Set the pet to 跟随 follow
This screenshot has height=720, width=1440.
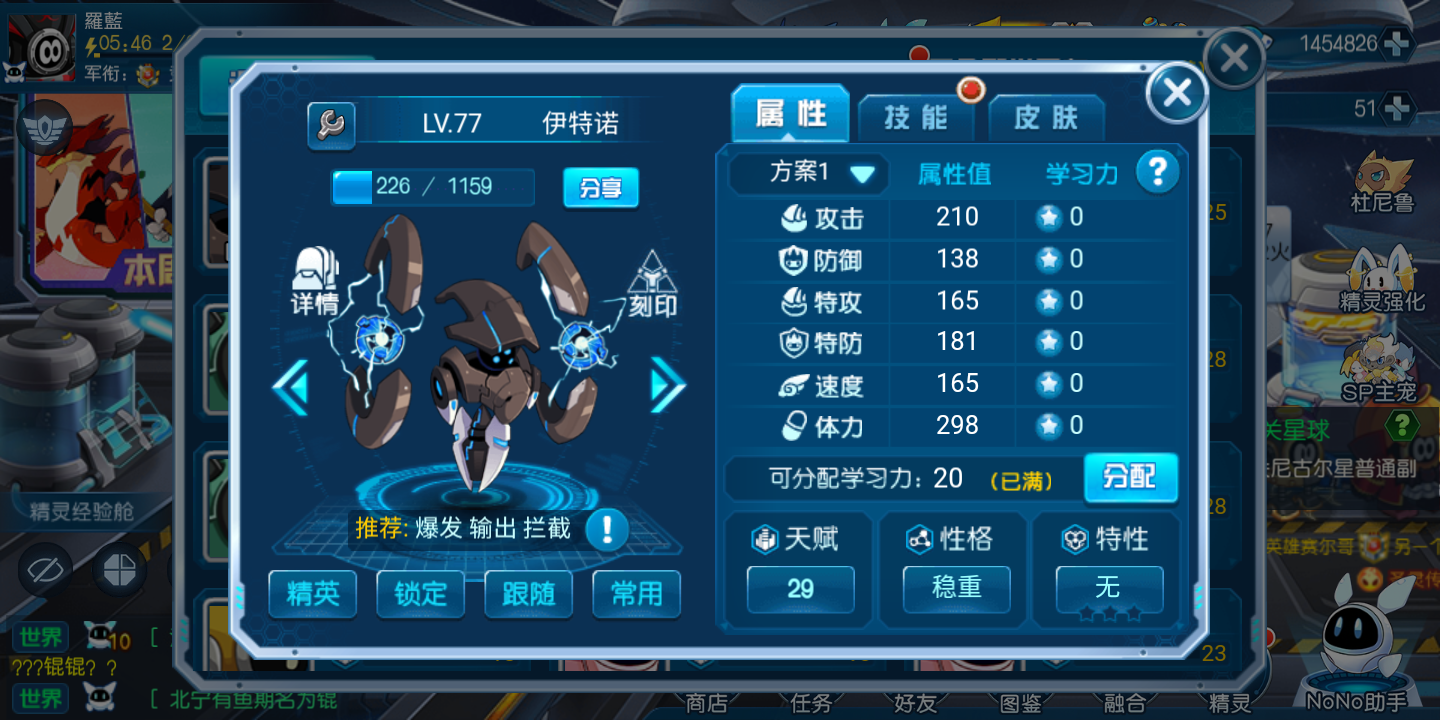click(x=528, y=593)
